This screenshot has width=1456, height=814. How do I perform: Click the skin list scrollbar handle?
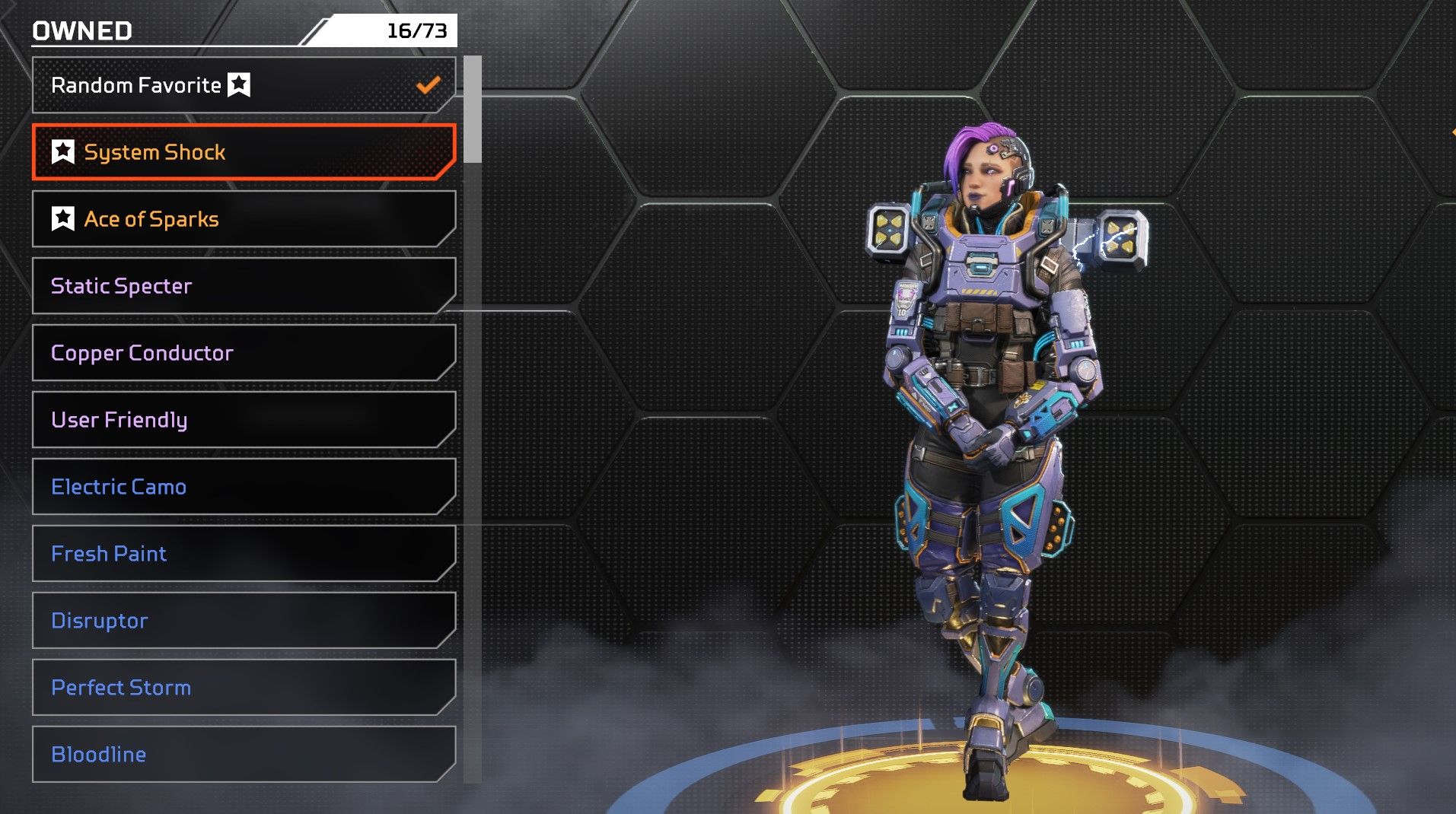473,110
